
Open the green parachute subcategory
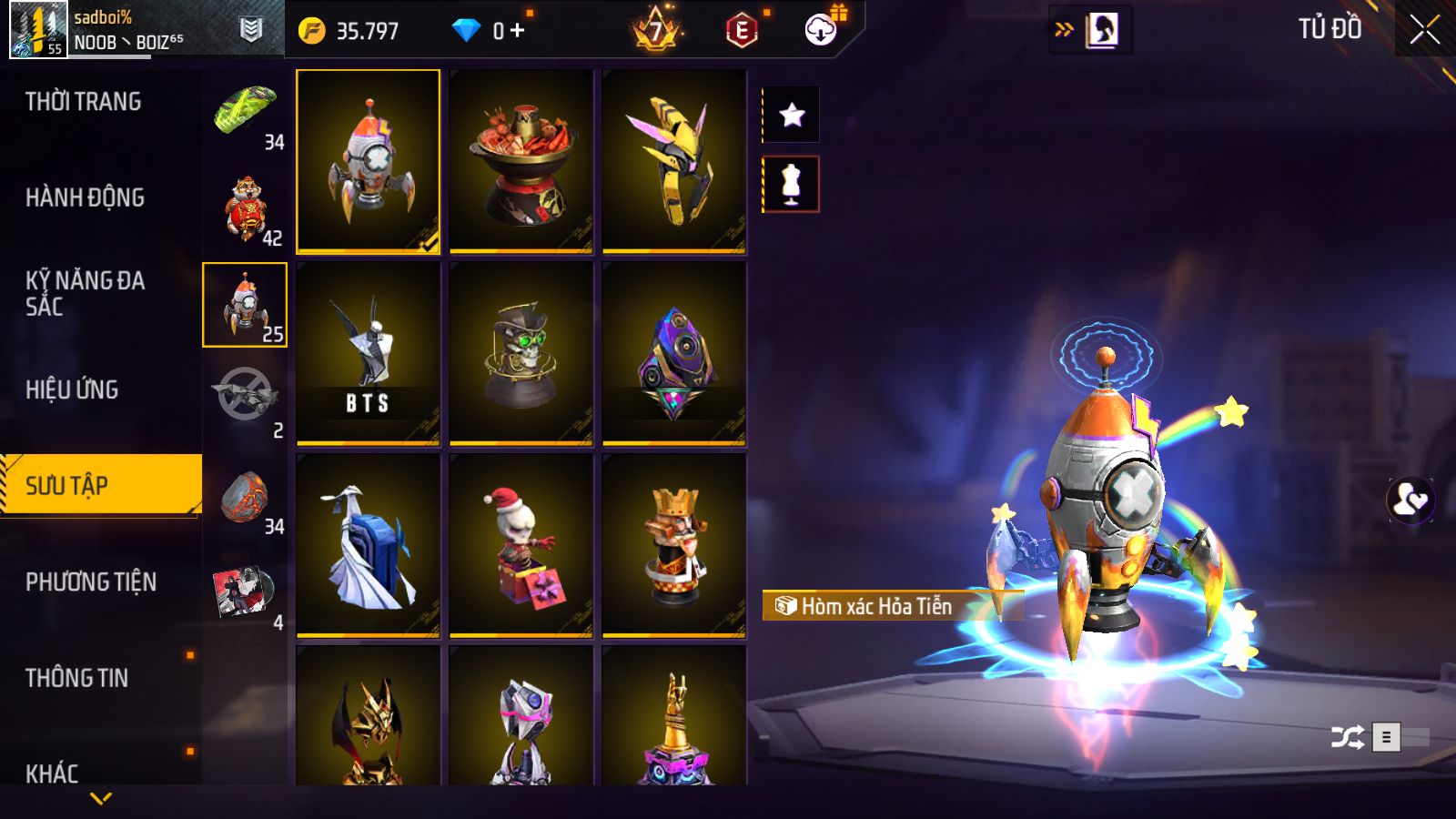coord(246,114)
